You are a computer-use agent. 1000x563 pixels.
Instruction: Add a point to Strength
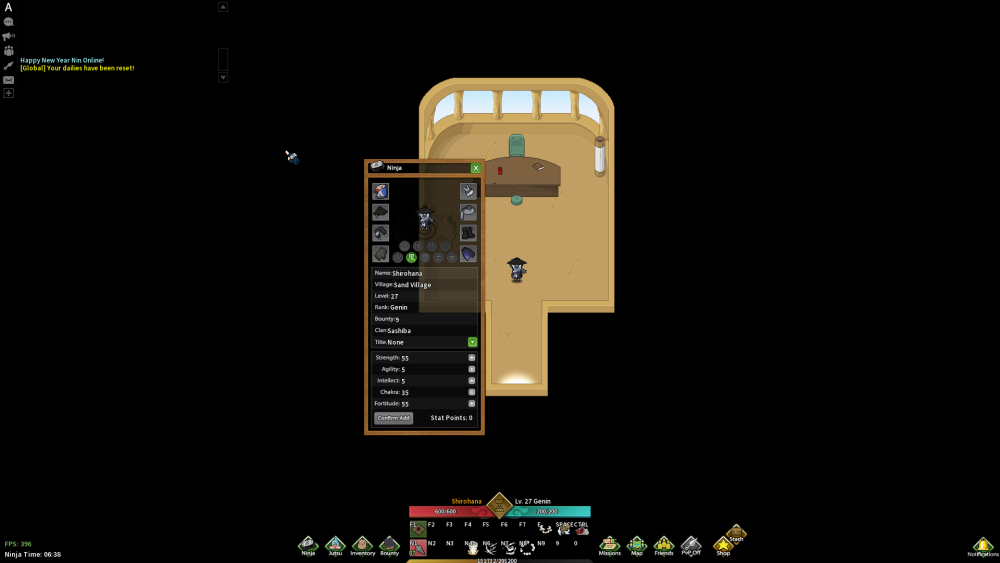[472, 357]
